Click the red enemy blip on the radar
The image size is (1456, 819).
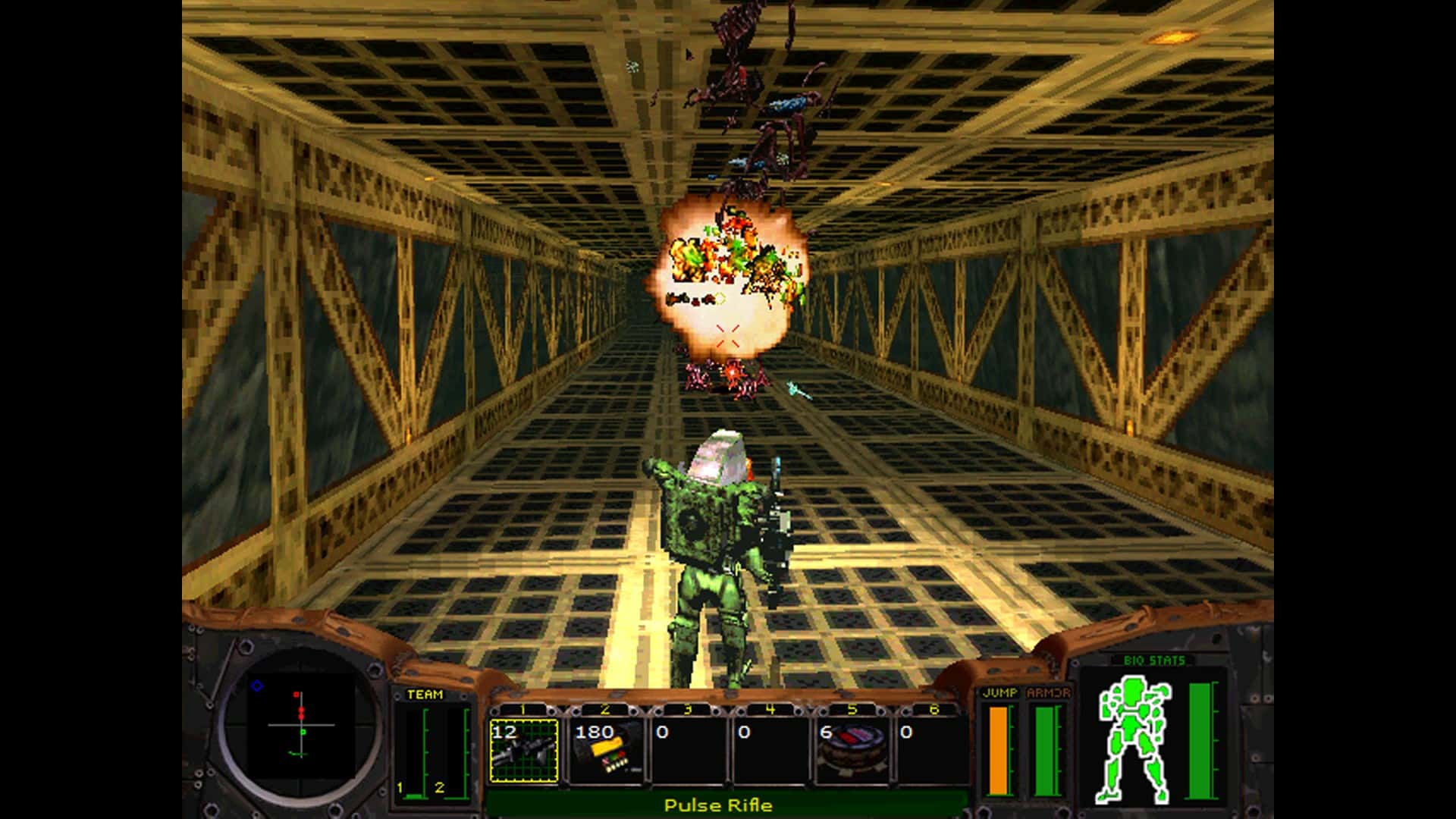[301, 710]
